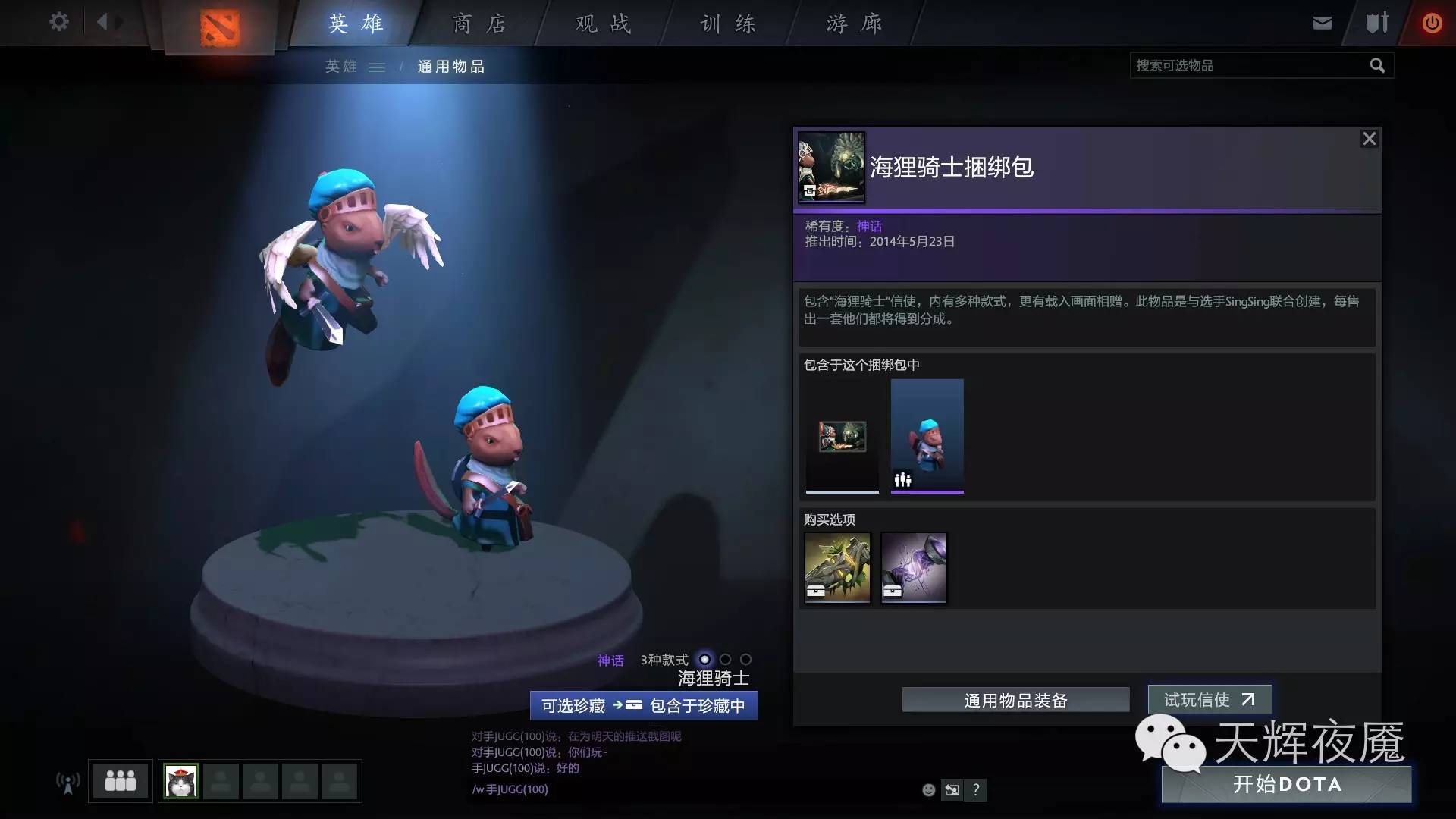The image size is (1456, 819).
Task: Click the 试玩信使 button
Action: click(1210, 700)
